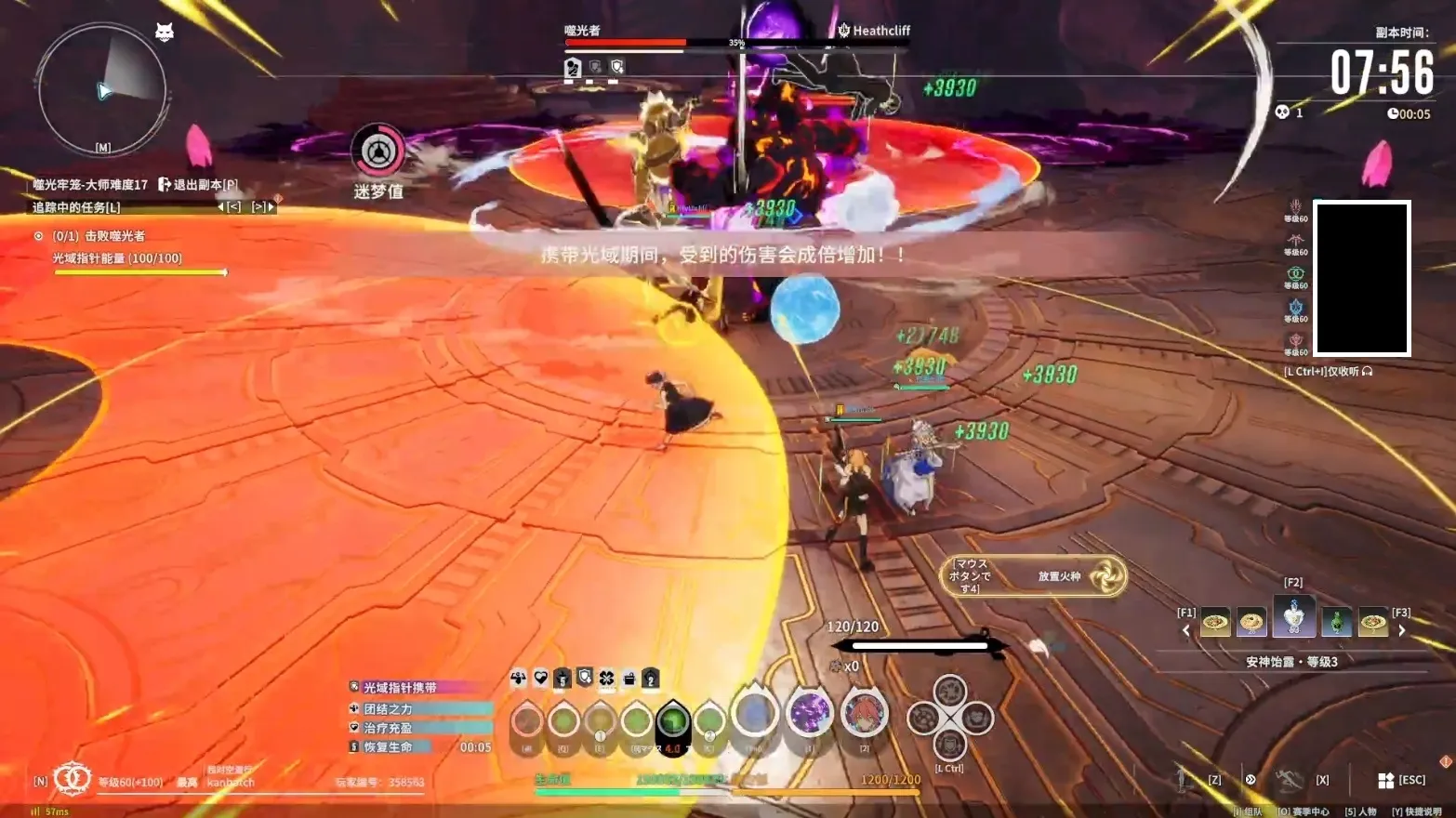Open the circular minimap
This screenshot has height=818, width=1456.
(102, 90)
